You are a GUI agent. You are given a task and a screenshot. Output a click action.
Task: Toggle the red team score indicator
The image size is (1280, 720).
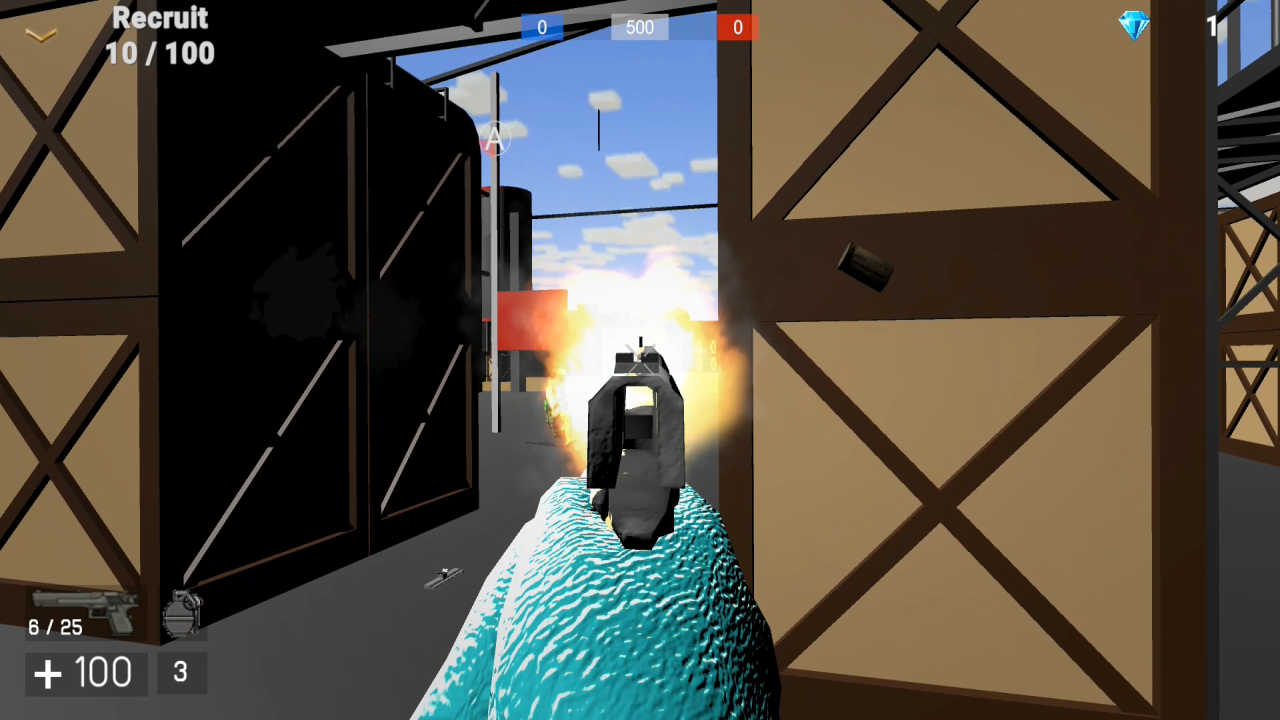coord(737,27)
